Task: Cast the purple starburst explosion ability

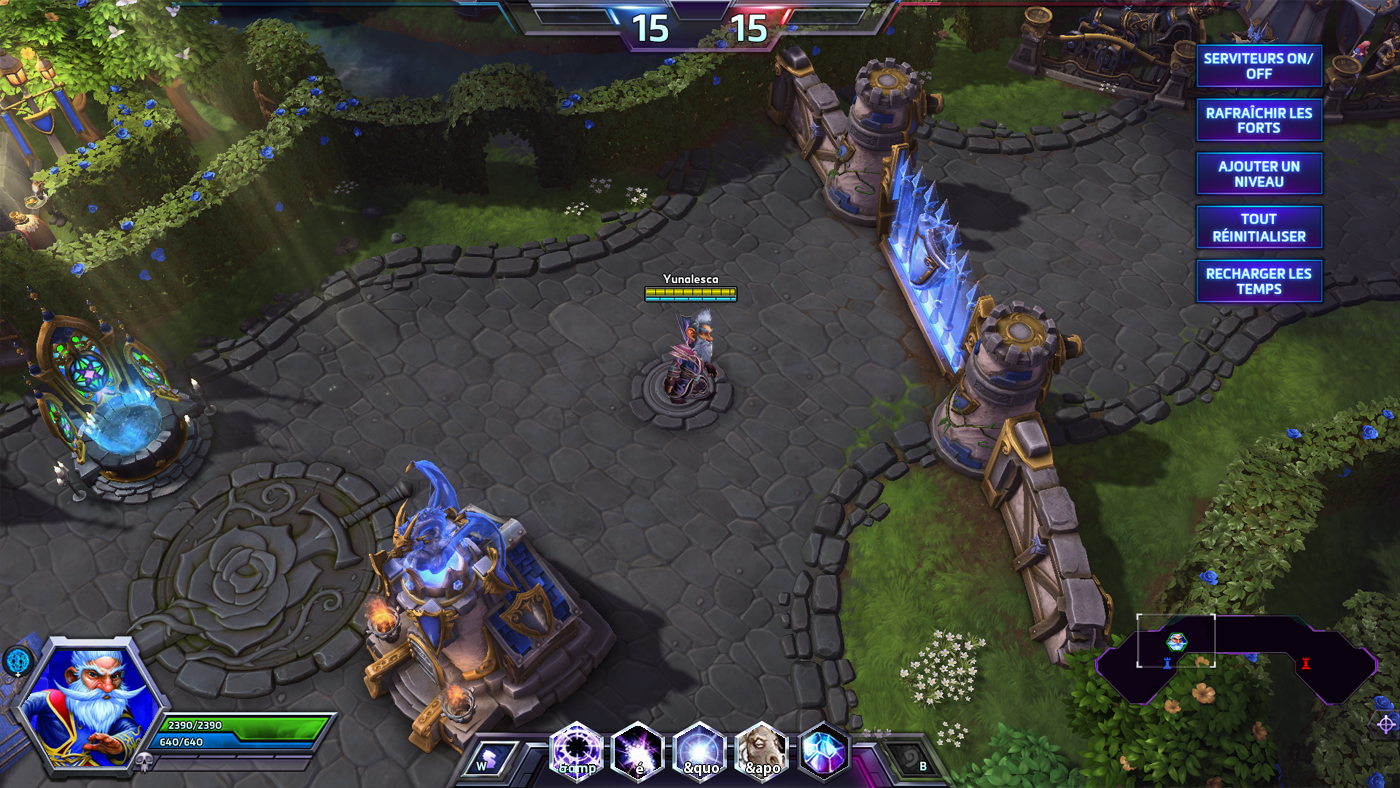Action: [x=637, y=750]
